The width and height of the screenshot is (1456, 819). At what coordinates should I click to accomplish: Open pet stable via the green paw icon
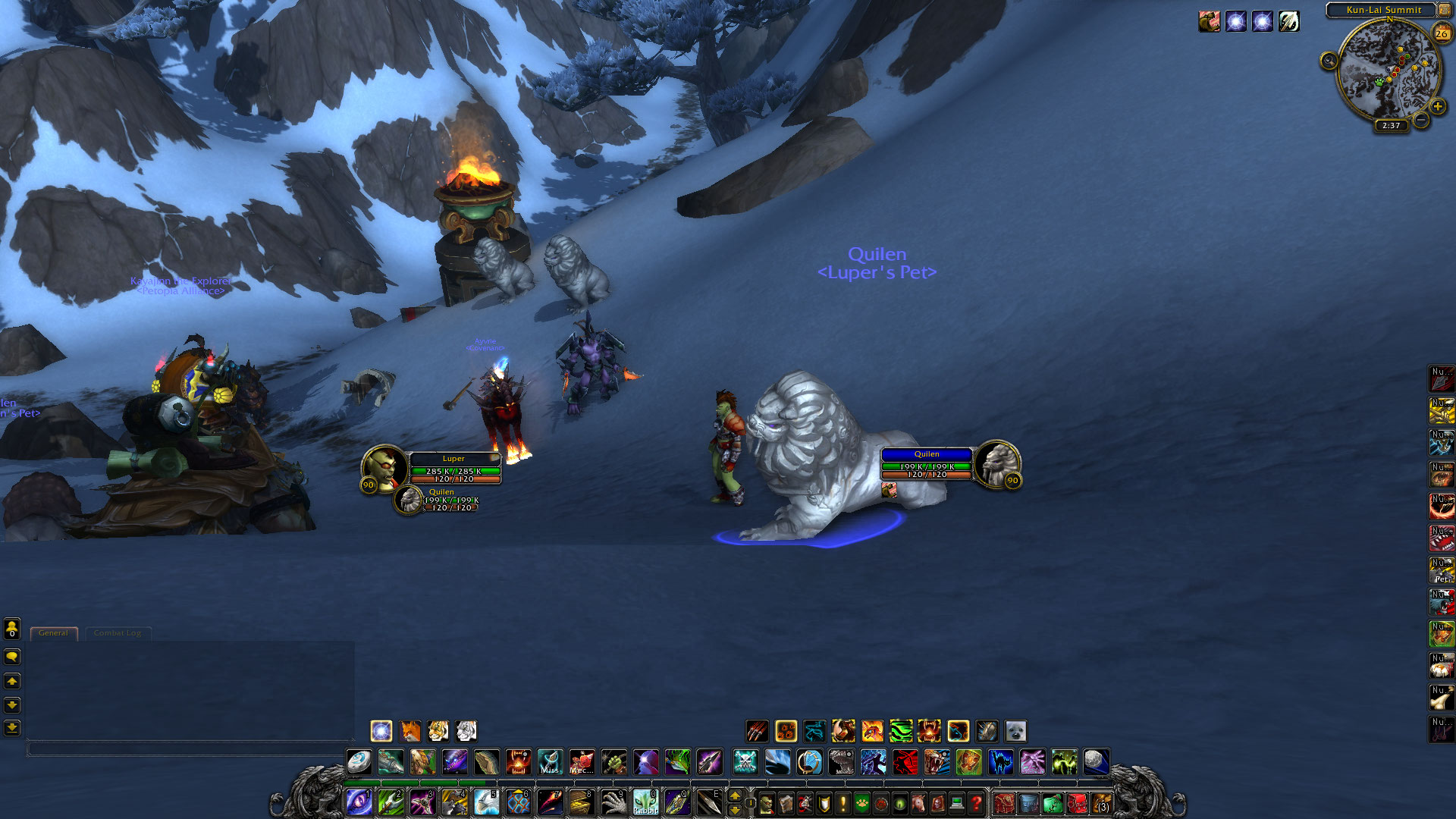tap(861, 802)
